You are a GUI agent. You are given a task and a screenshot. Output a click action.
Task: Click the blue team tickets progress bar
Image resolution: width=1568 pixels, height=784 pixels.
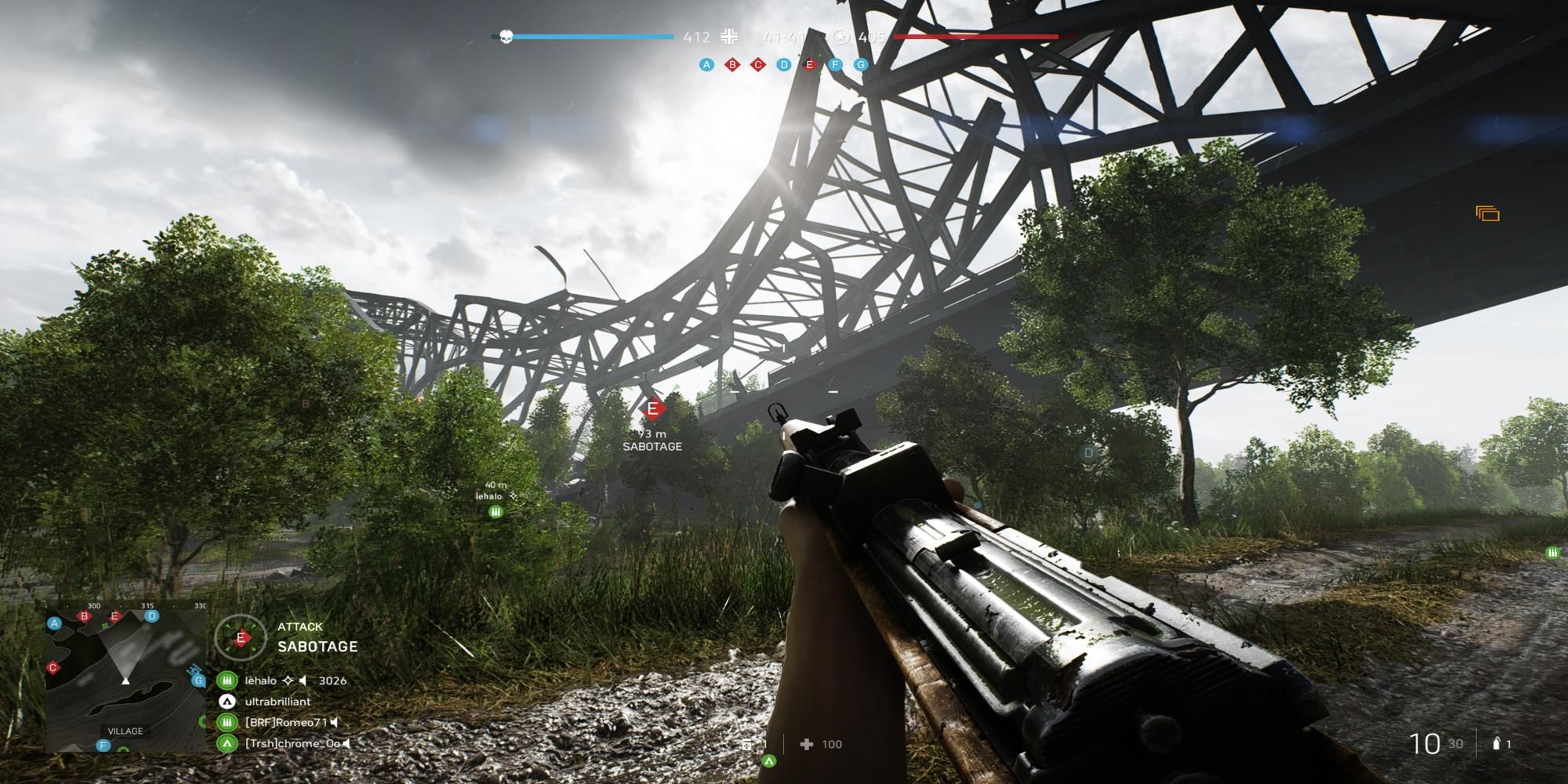pyautogui.click(x=596, y=35)
